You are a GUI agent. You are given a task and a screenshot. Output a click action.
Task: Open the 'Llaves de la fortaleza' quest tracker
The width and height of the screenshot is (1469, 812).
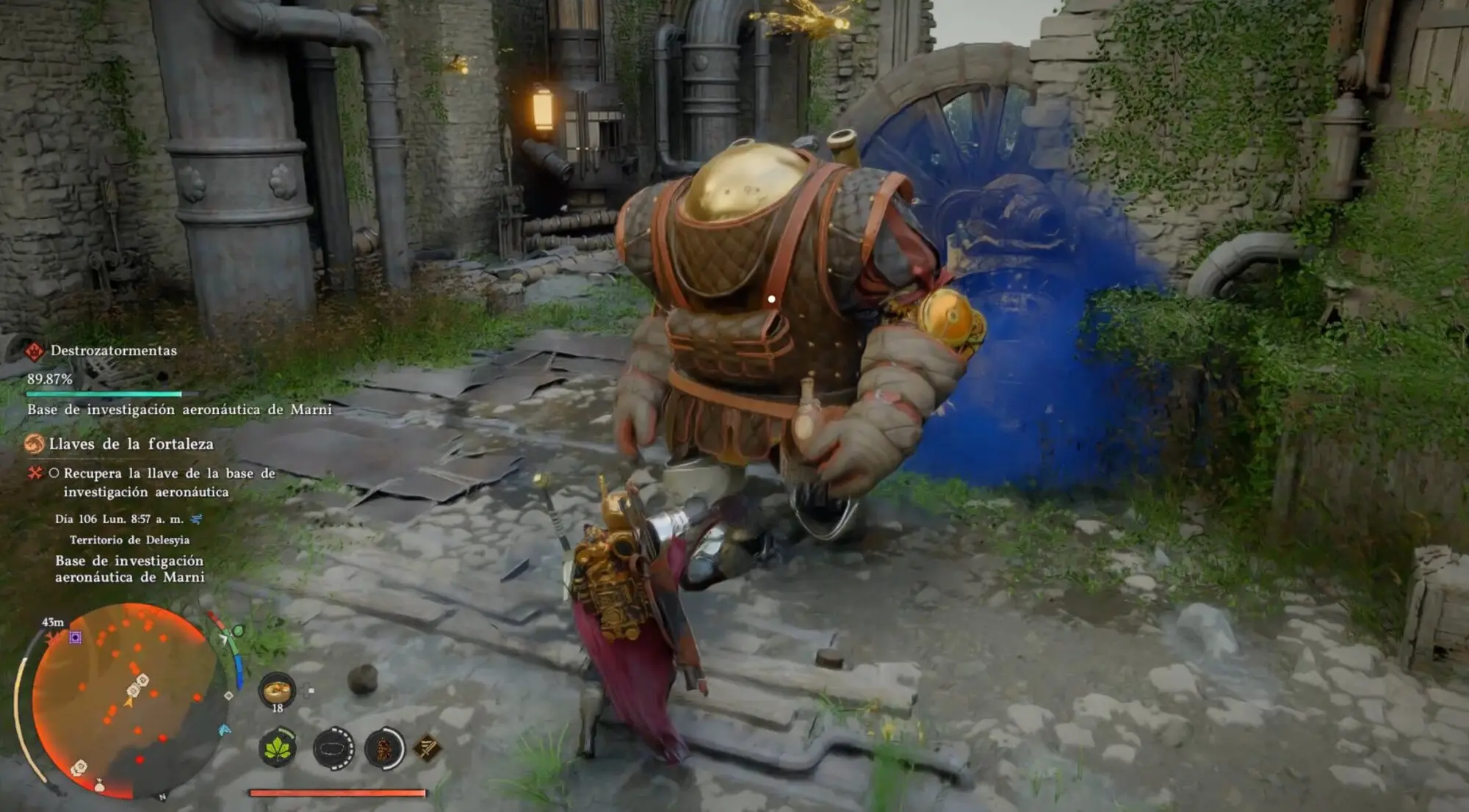point(131,444)
